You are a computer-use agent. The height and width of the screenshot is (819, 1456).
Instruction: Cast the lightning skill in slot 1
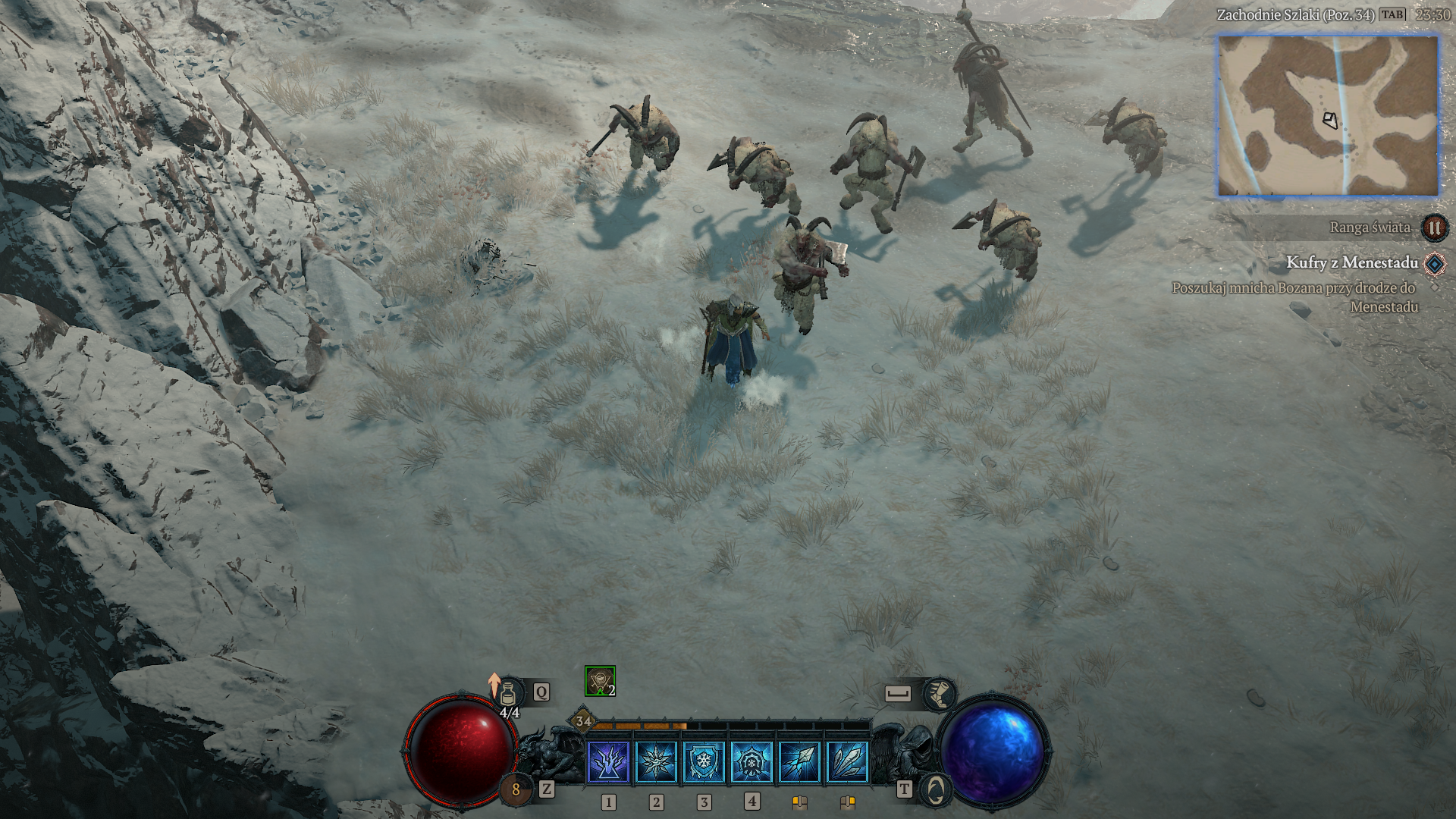(x=609, y=761)
